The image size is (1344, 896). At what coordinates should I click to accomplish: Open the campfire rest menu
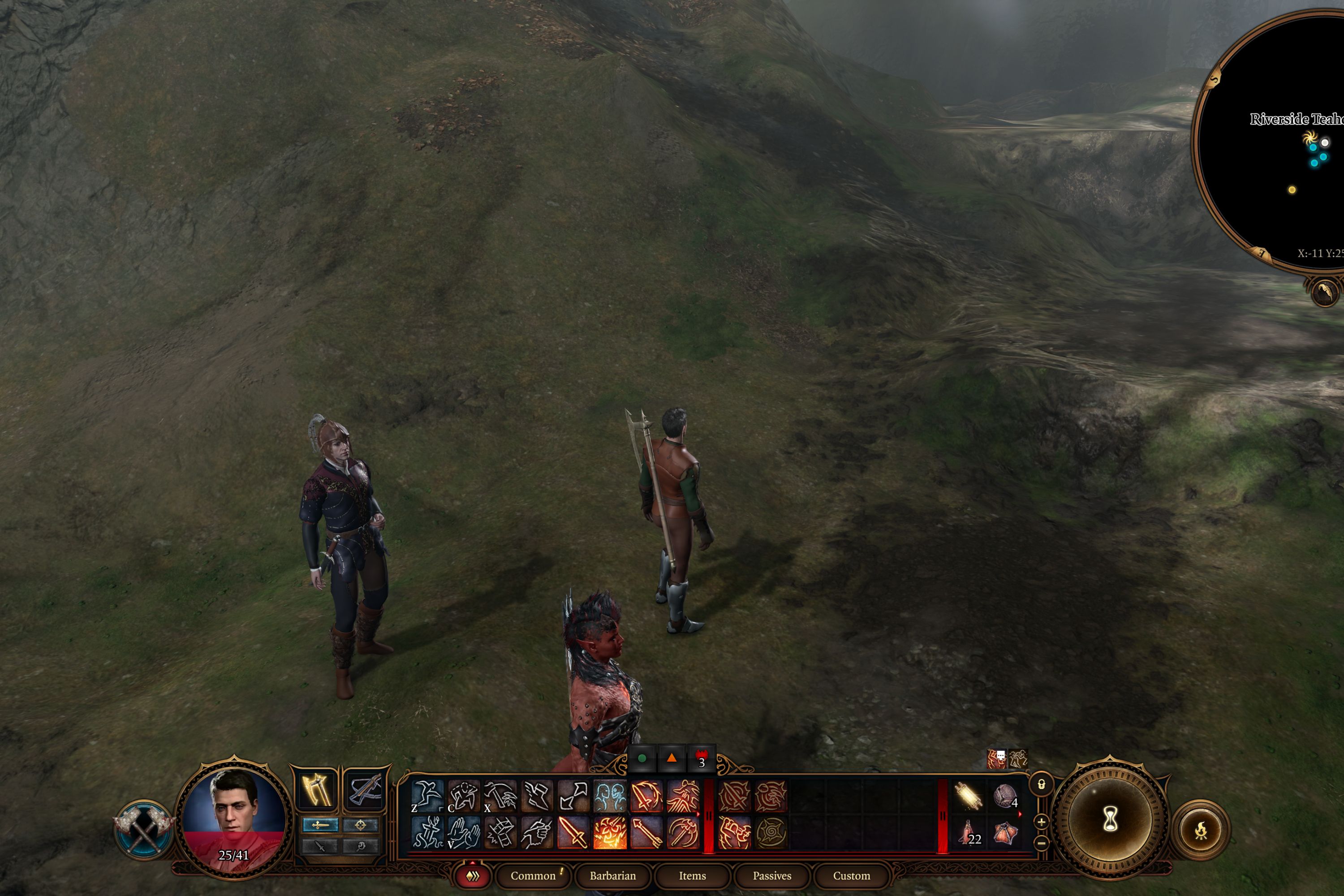click(x=1201, y=829)
